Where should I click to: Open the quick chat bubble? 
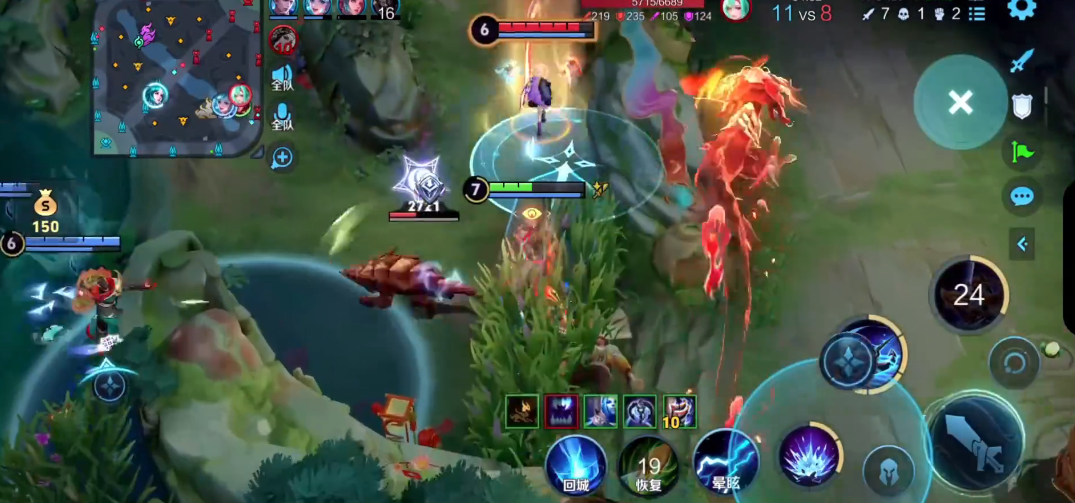click(1021, 196)
